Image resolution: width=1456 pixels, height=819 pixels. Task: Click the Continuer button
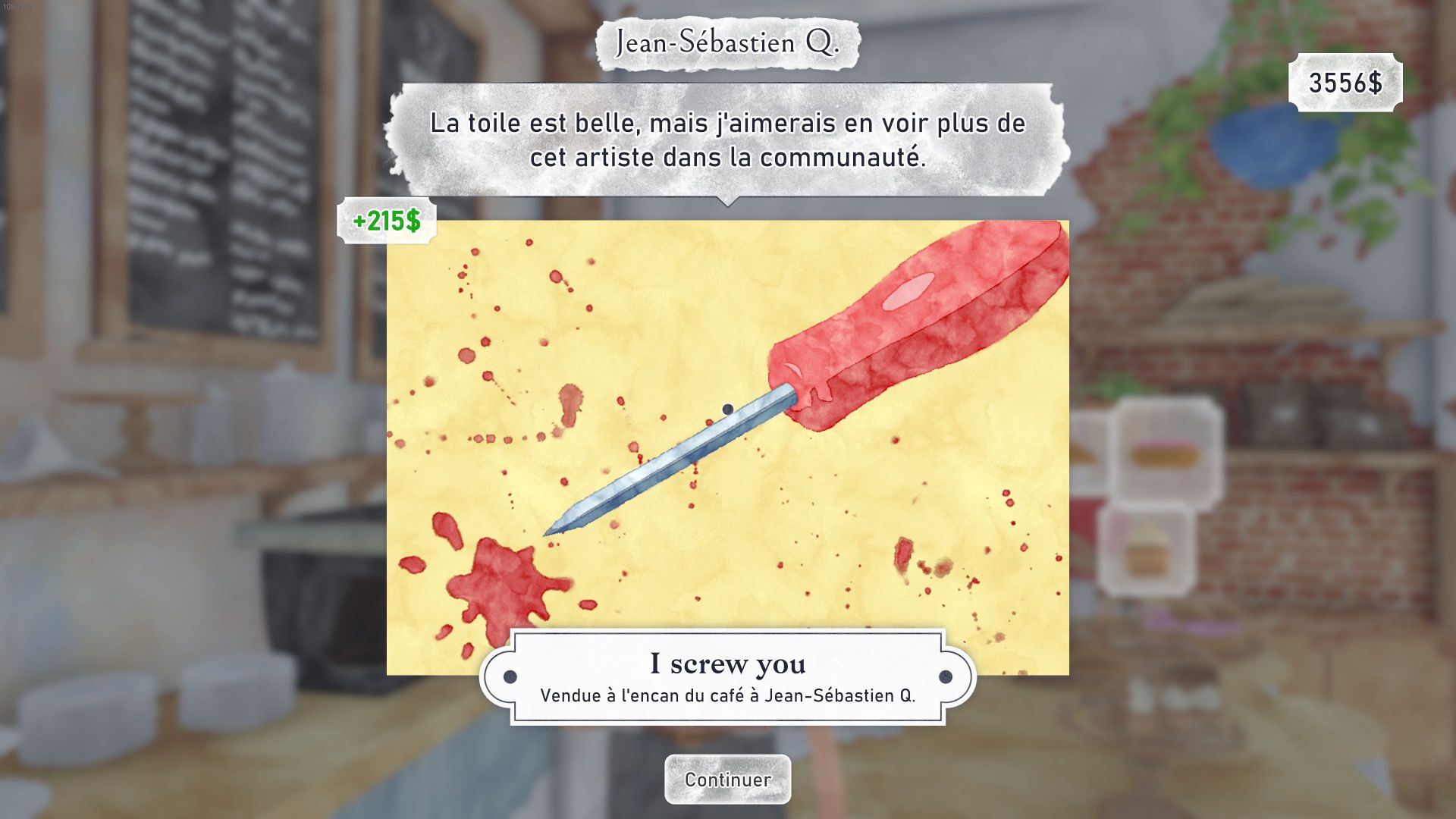[727, 779]
